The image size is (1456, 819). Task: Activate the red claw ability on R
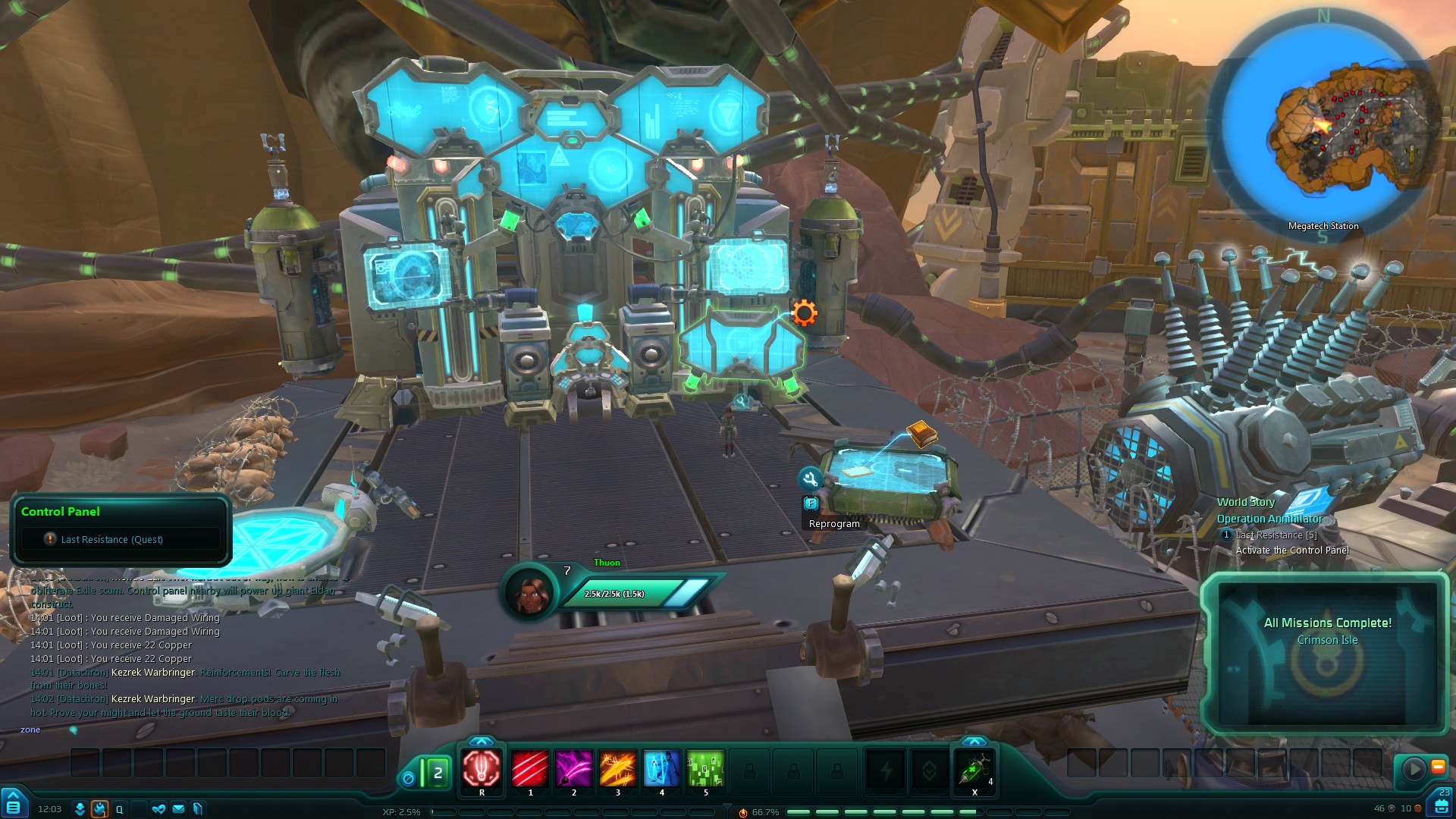click(x=482, y=768)
